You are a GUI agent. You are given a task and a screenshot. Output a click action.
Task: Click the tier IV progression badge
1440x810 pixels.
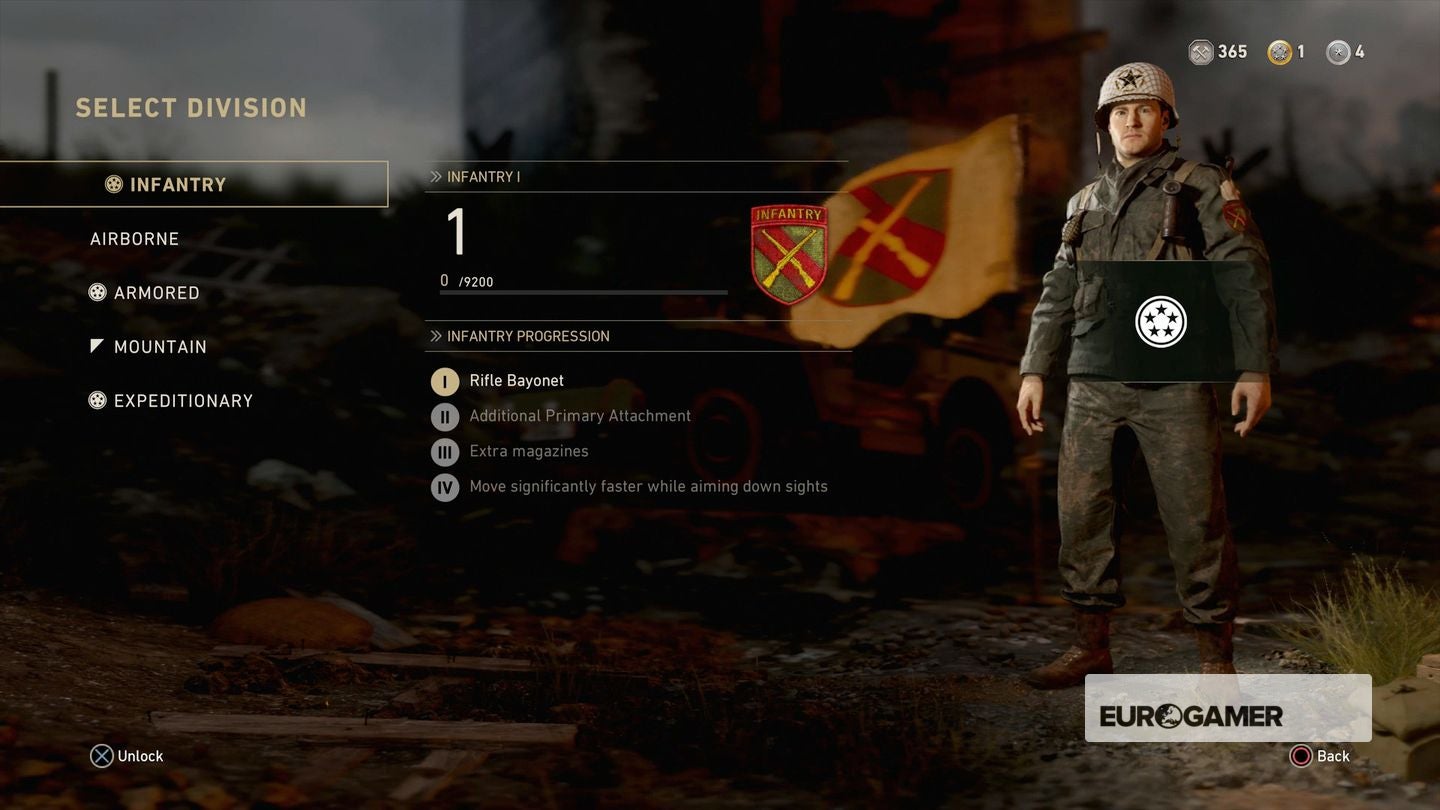pos(444,487)
